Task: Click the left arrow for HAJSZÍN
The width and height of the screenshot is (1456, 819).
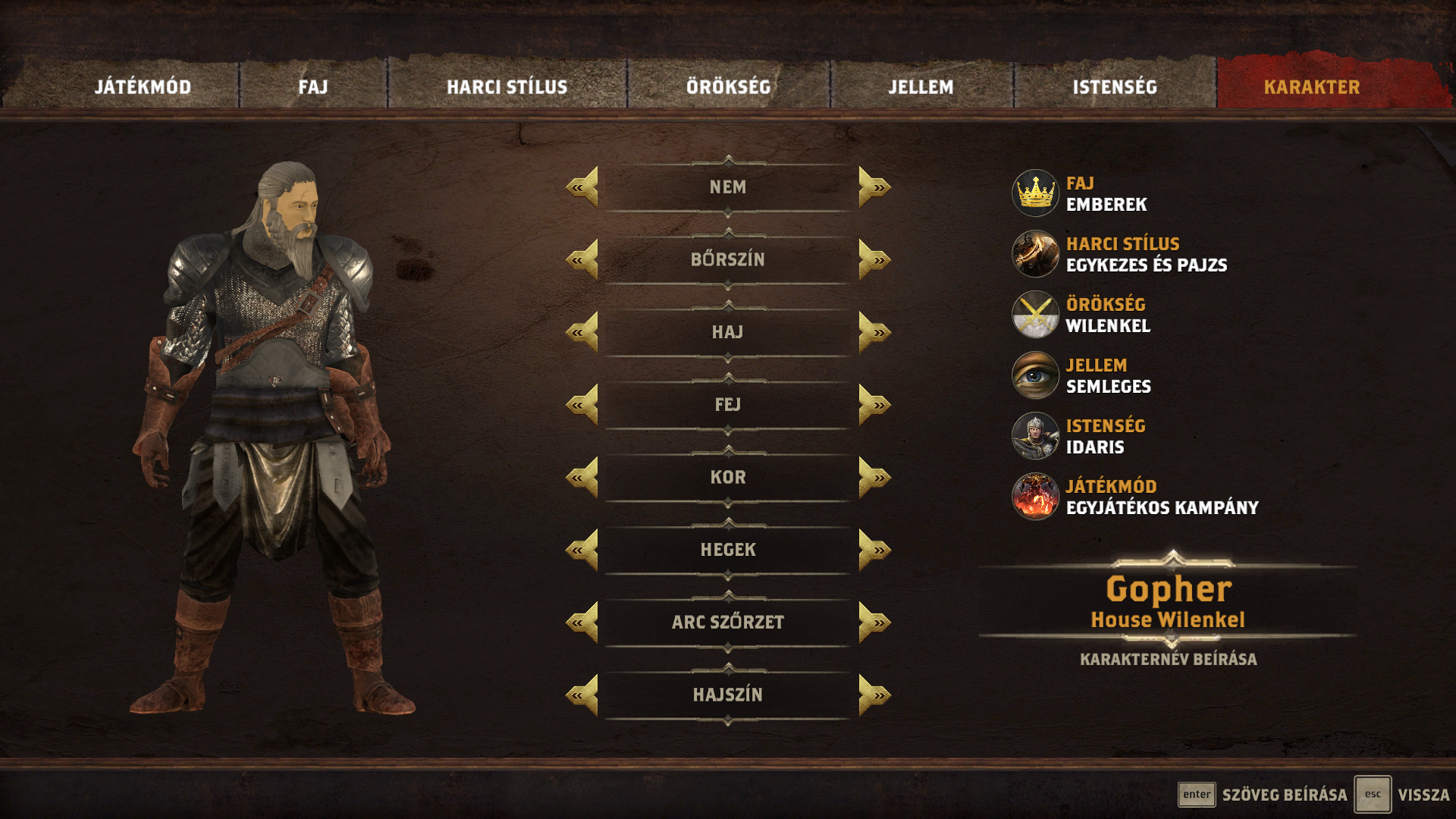Action: click(x=582, y=695)
